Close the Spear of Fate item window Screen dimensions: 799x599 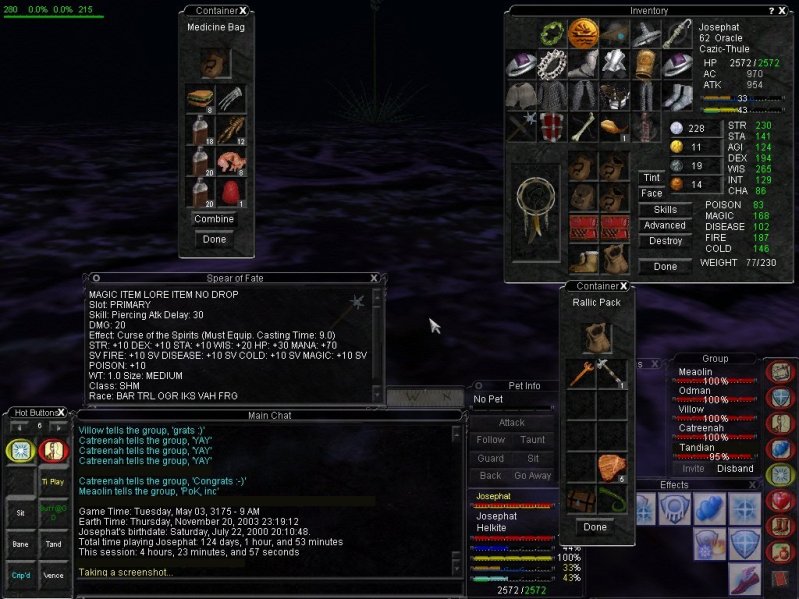pyautogui.click(x=374, y=278)
